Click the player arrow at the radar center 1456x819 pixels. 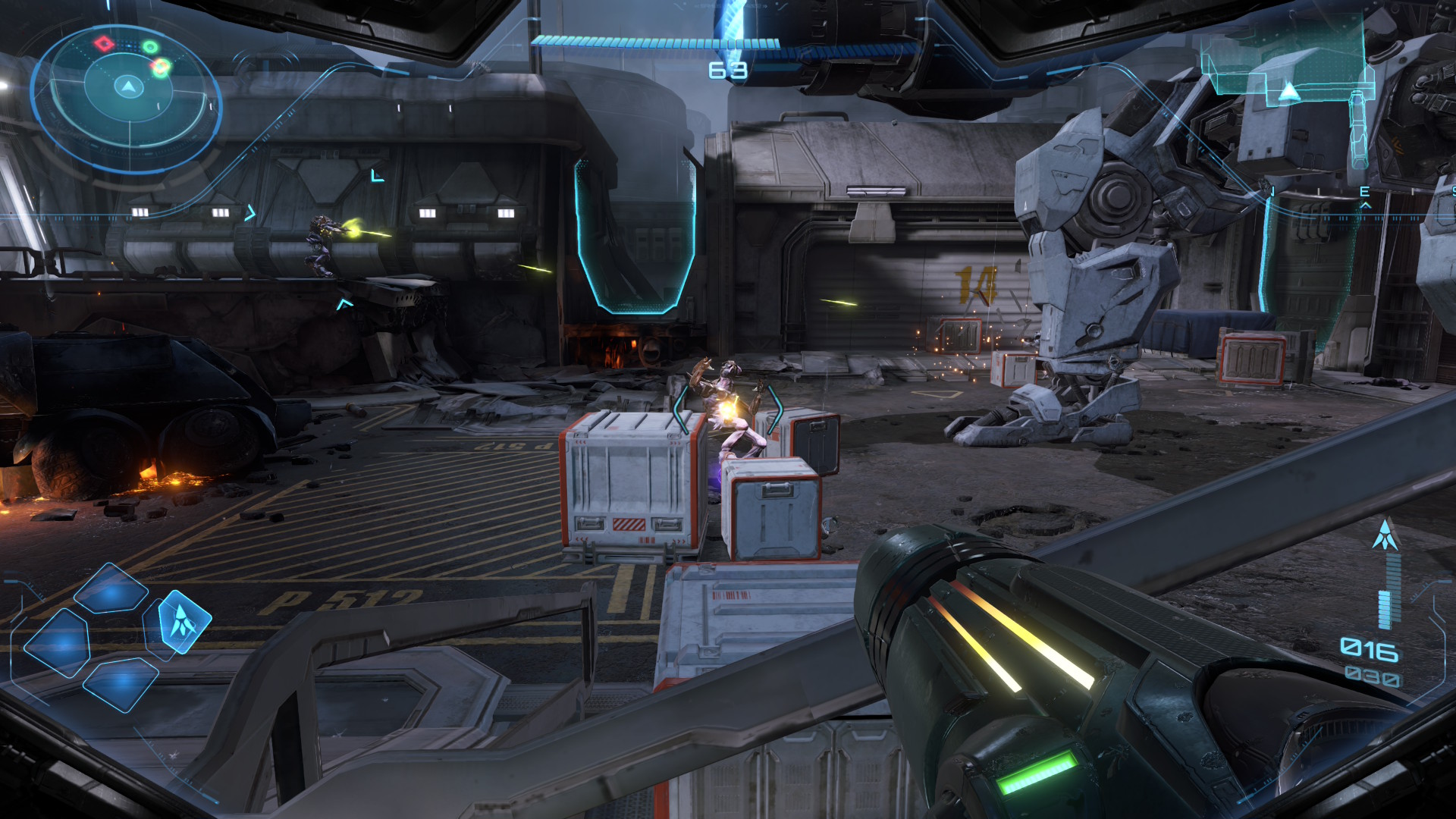(x=129, y=87)
